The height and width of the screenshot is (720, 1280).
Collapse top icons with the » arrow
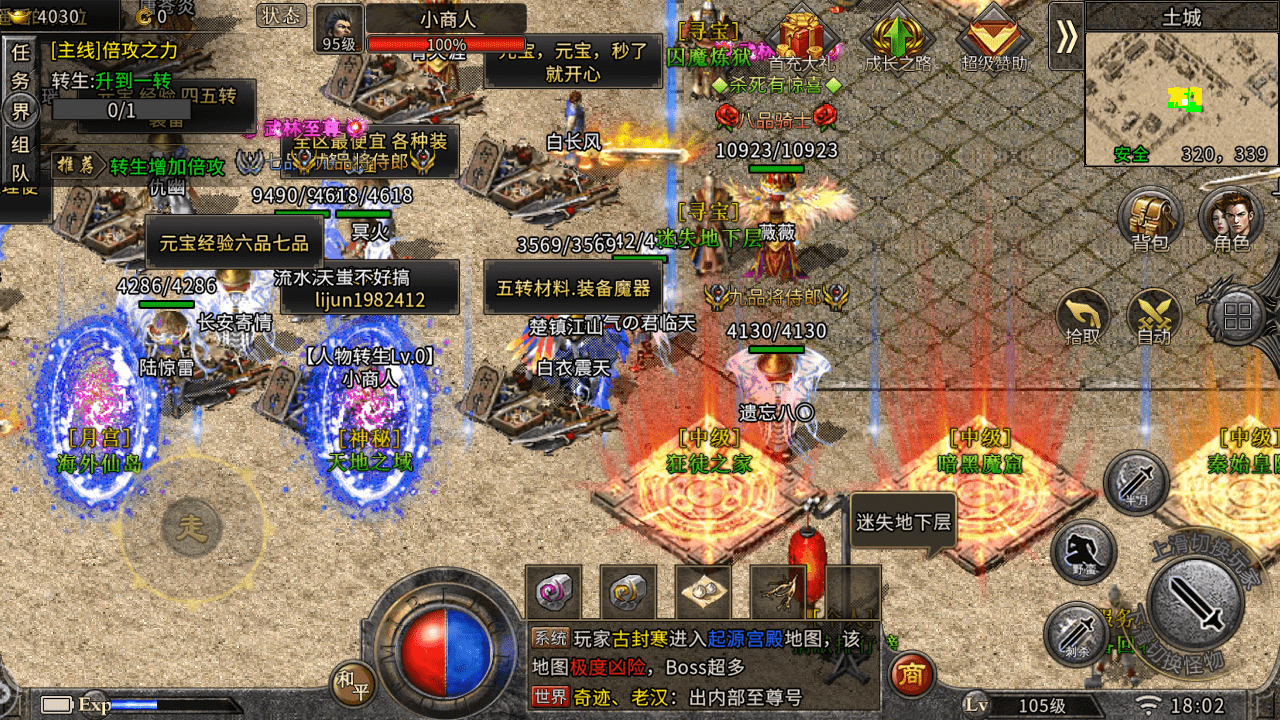(1066, 36)
